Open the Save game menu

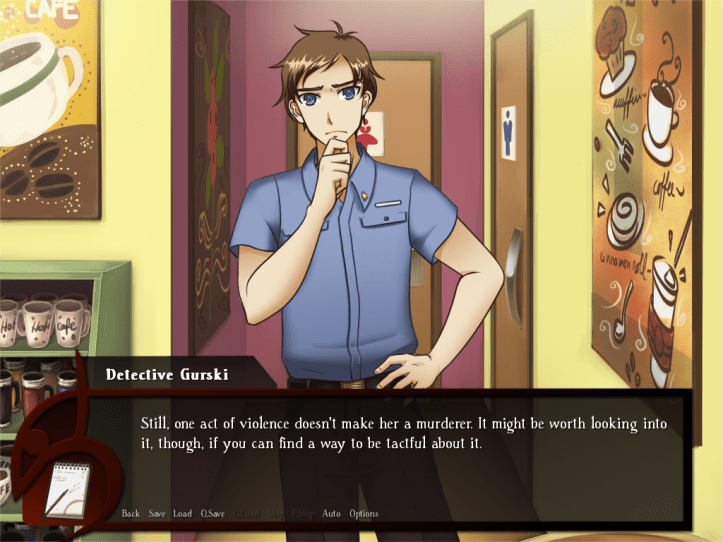click(x=157, y=514)
